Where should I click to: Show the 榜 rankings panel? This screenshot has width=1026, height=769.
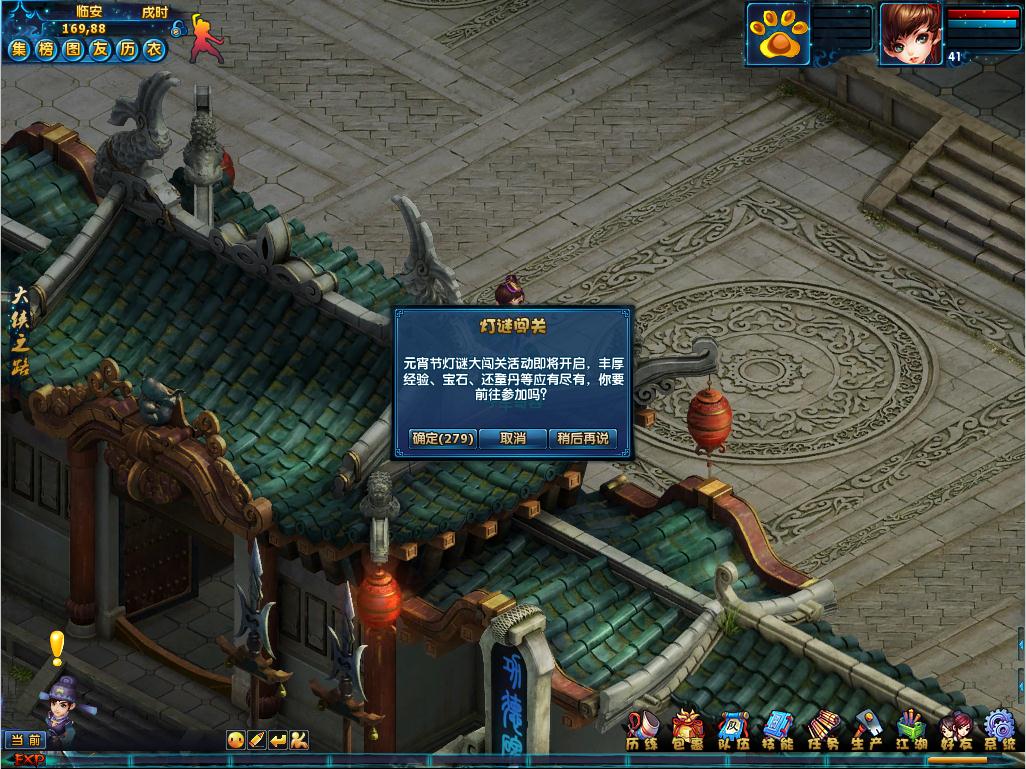[46, 49]
